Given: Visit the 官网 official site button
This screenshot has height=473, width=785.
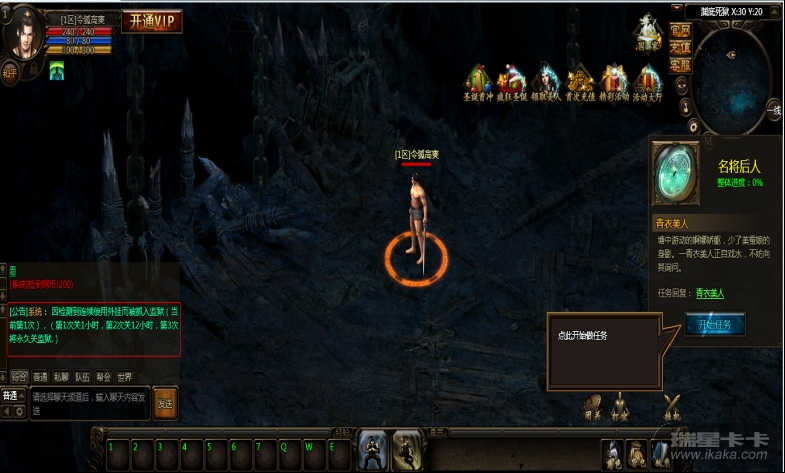Looking at the screenshot, I should (680, 31).
